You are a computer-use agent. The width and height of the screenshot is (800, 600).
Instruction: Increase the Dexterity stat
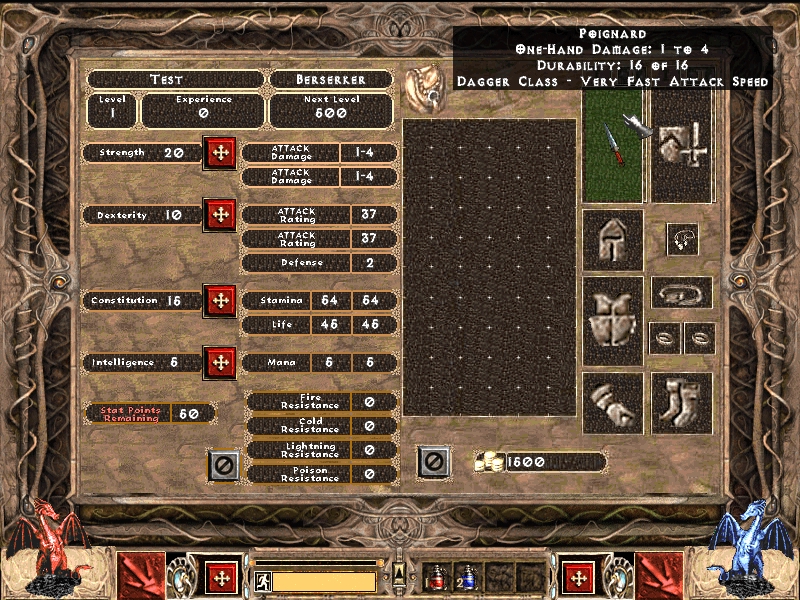coord(219,215)
